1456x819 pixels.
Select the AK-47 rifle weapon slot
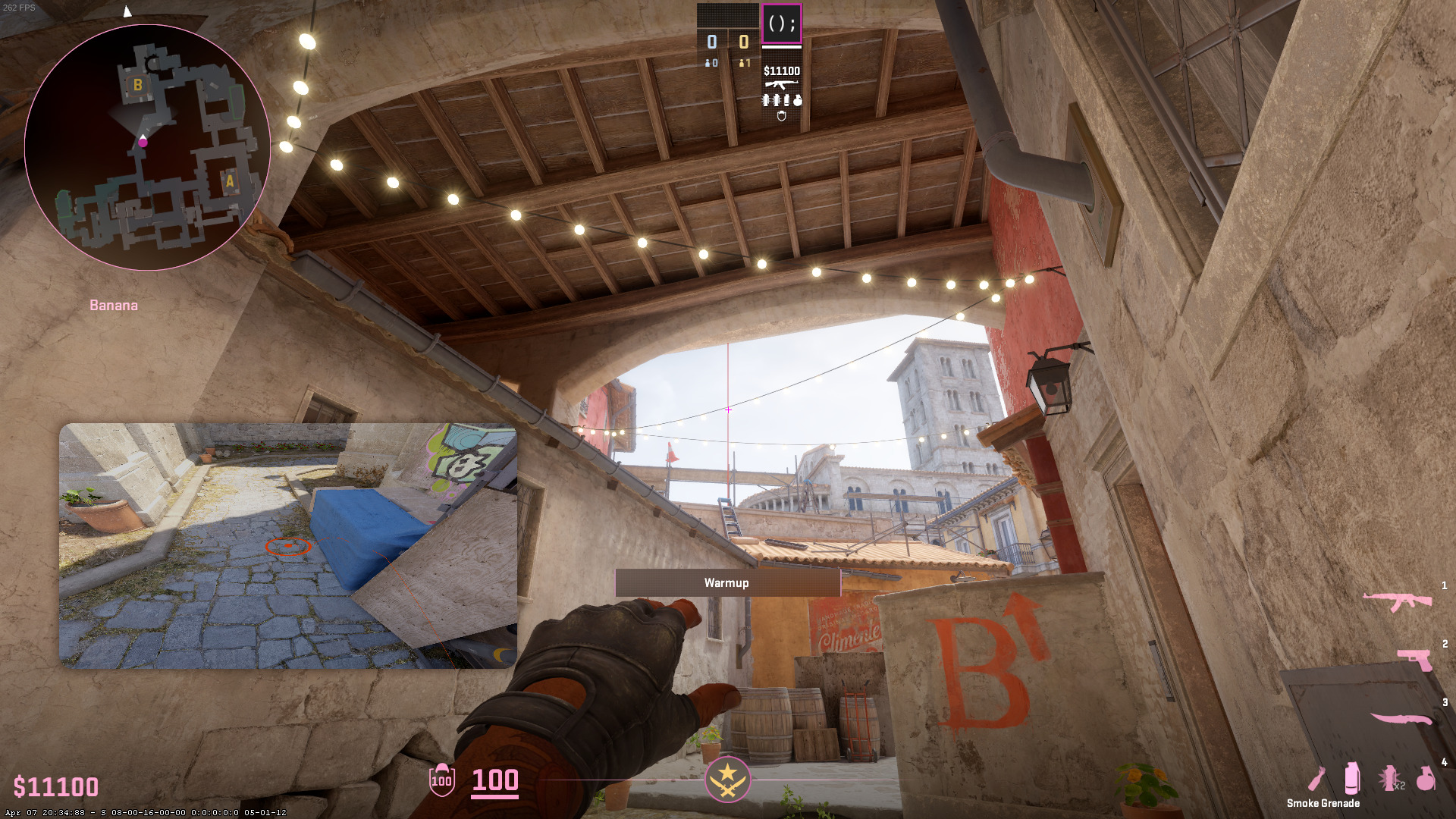click(x=1397, y=602)
